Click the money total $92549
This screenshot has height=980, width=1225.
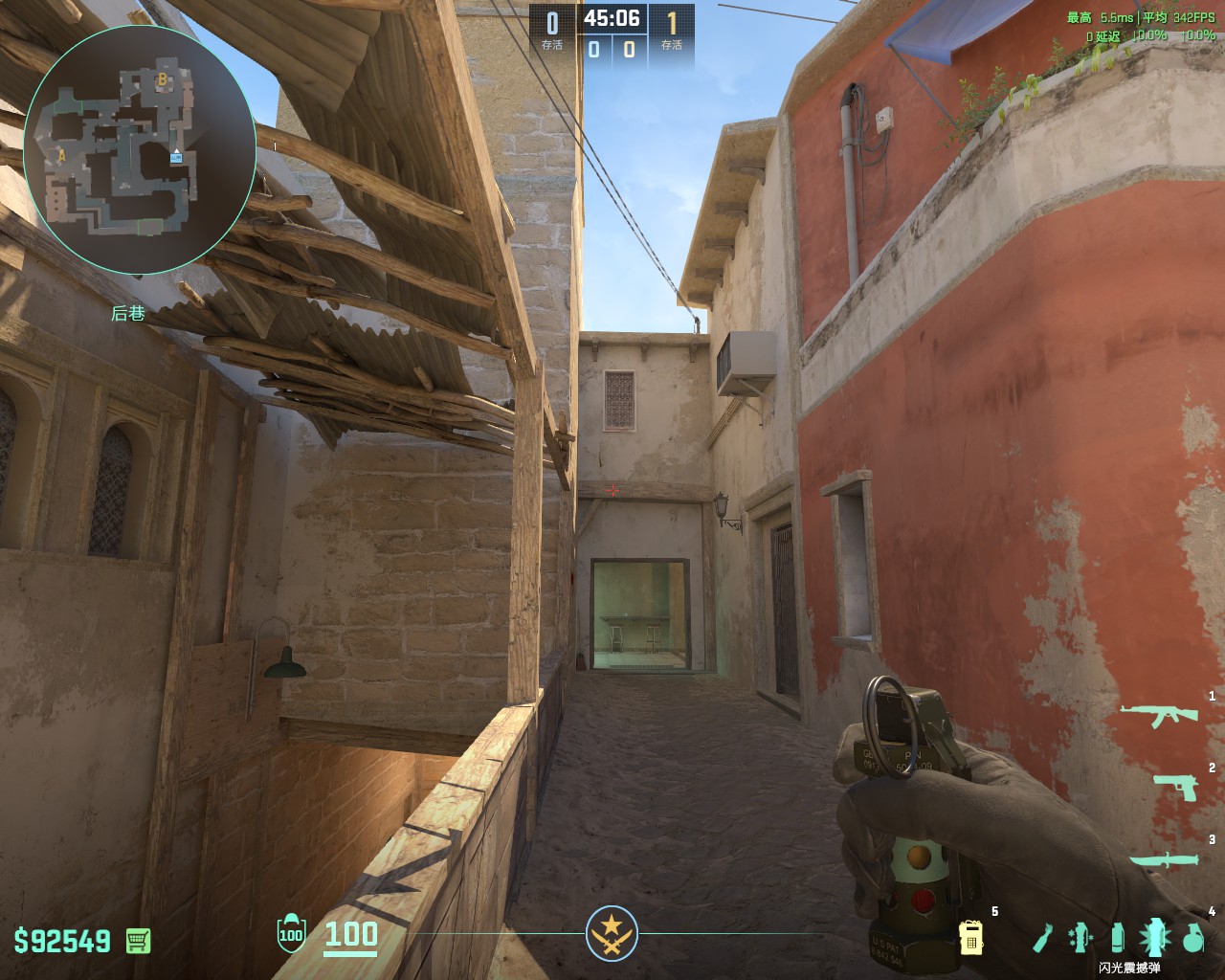(62, 942)
